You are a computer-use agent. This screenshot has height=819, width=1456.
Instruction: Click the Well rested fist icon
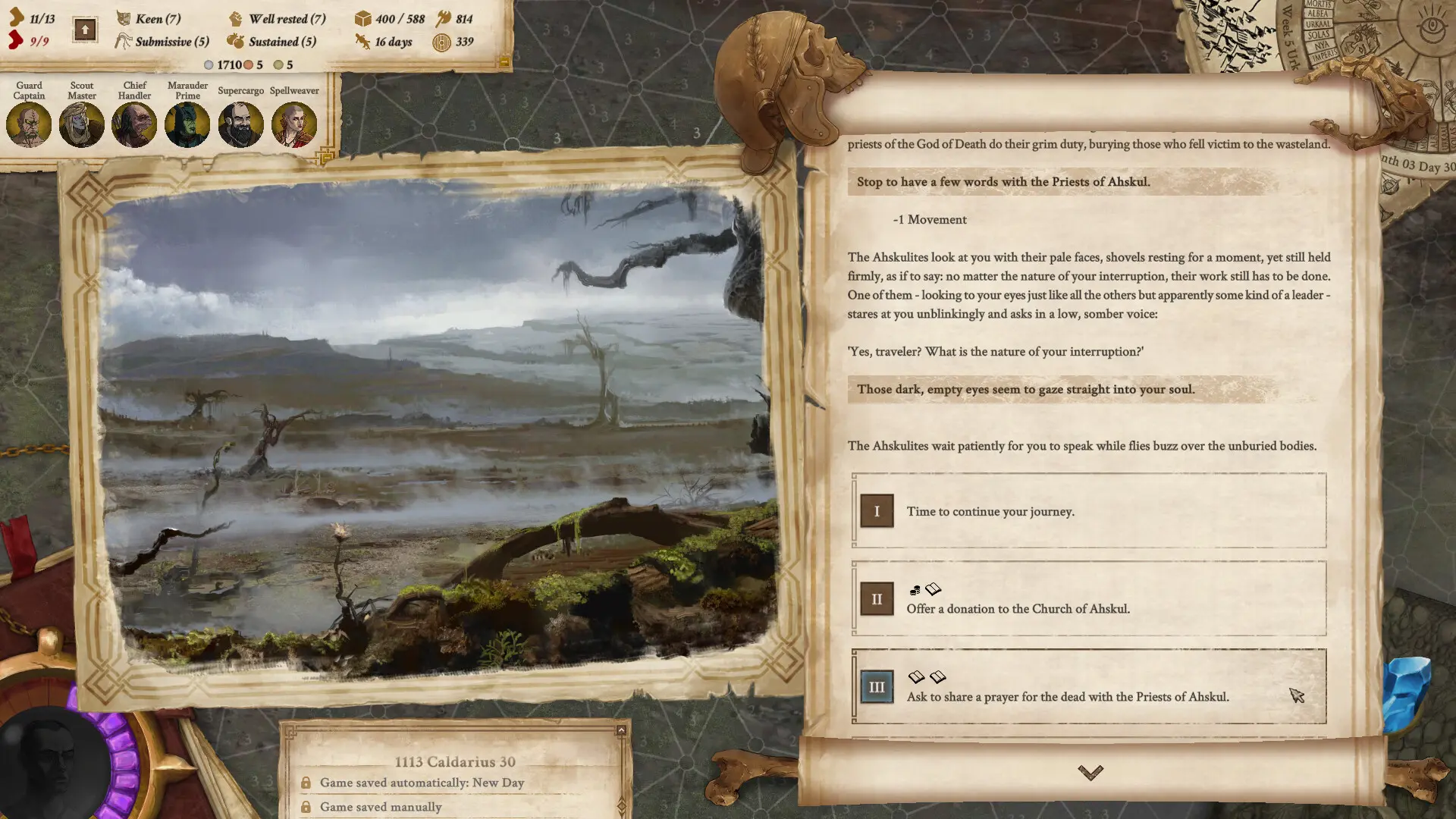coord(237,19)
